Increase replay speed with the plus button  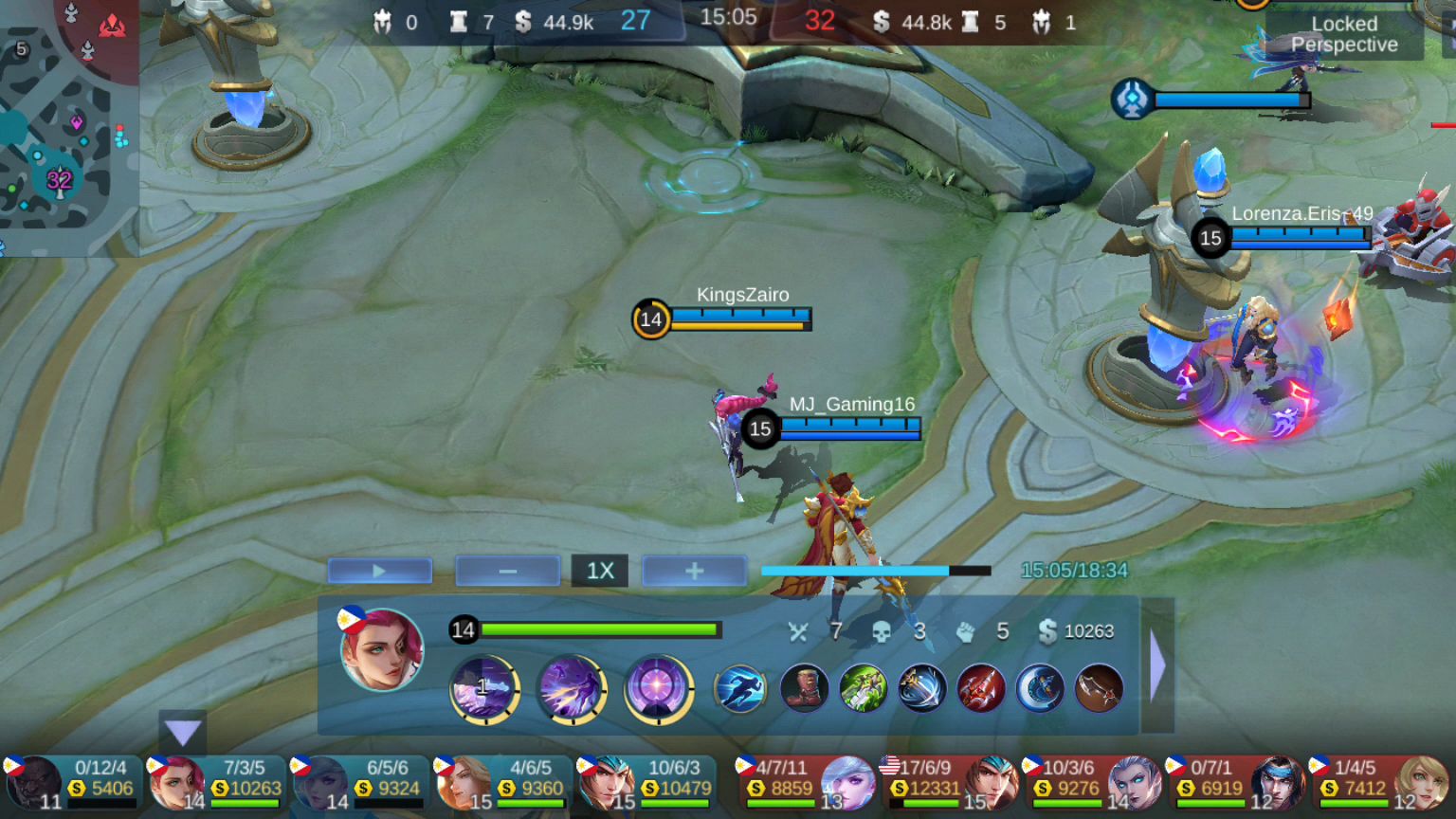click(x=694, y=571)
